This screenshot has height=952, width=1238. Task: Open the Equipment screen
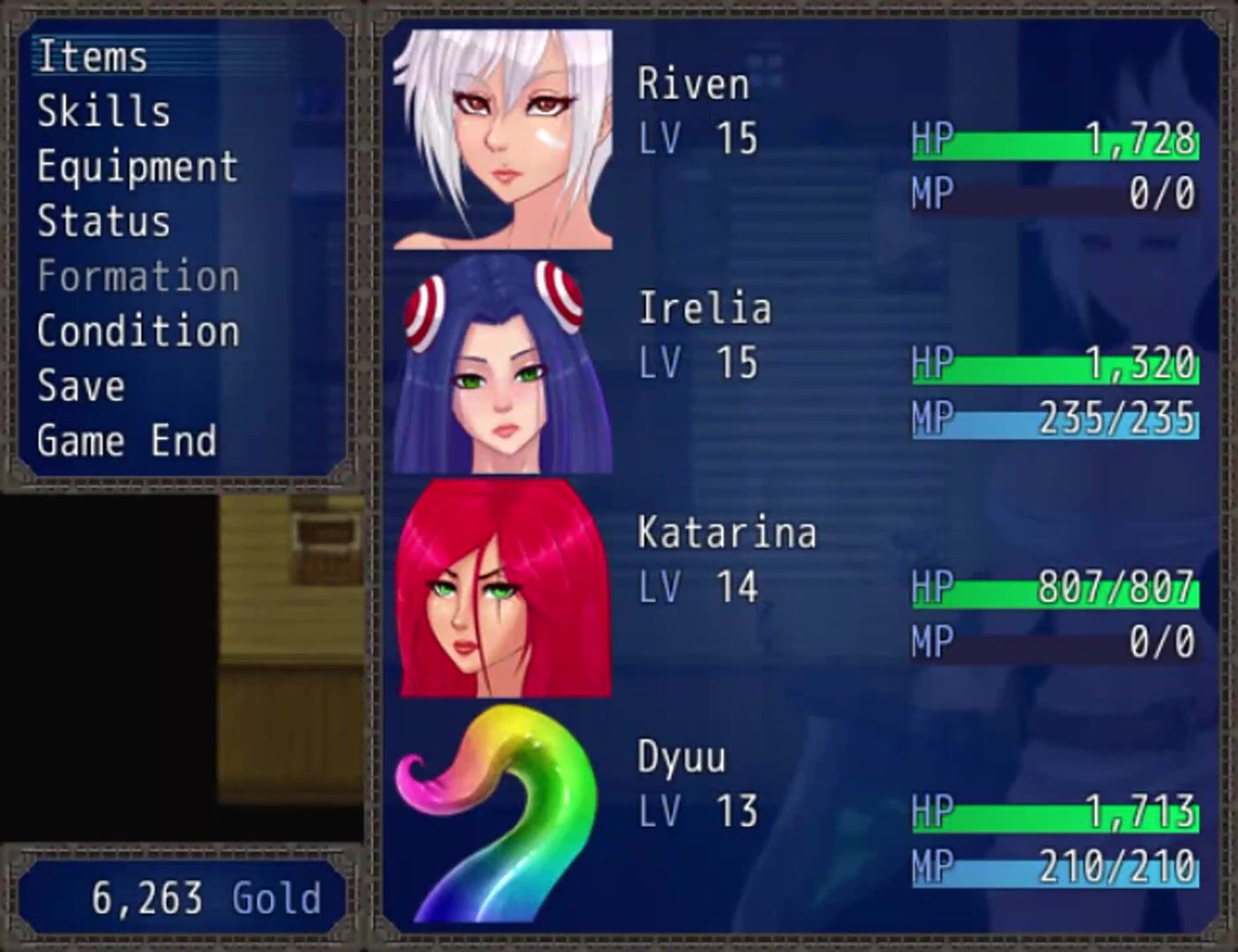(138, 167)
